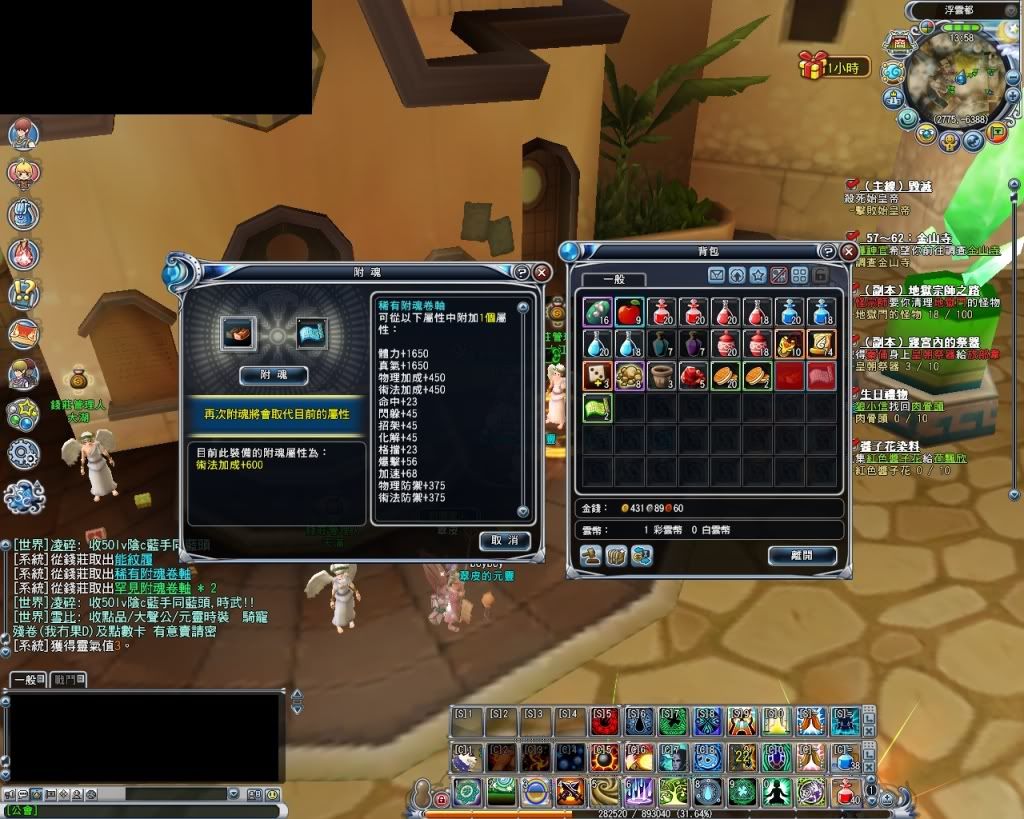The image size is (1024, 819).
Task: Activate the crossed swords hotbar skill
Action: pyautogui.click(x=570, y=792)
